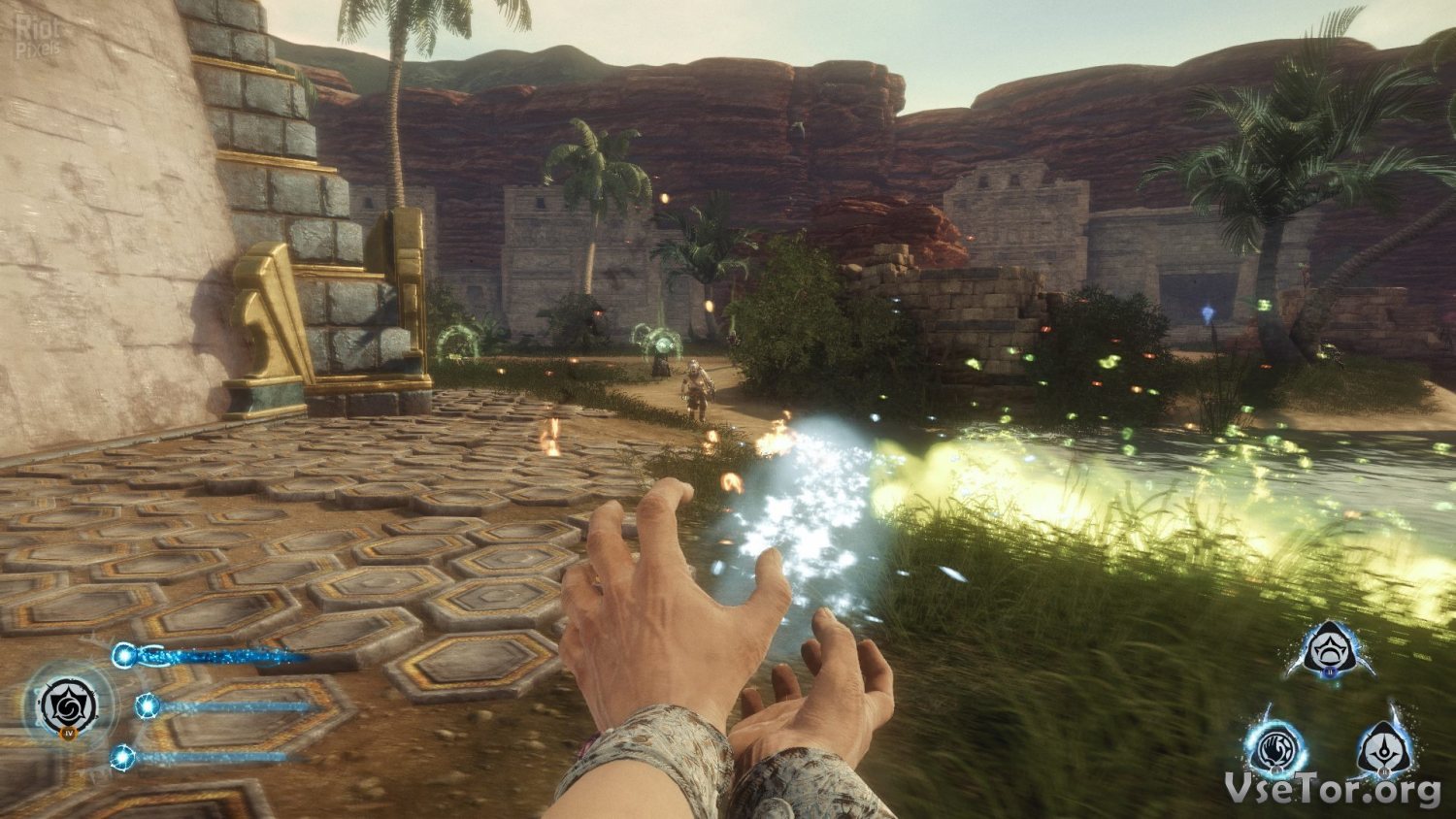The image size is (1456, 819).
Task: Choose the glowing open hand spell icon
Action: pos(1276,750)
